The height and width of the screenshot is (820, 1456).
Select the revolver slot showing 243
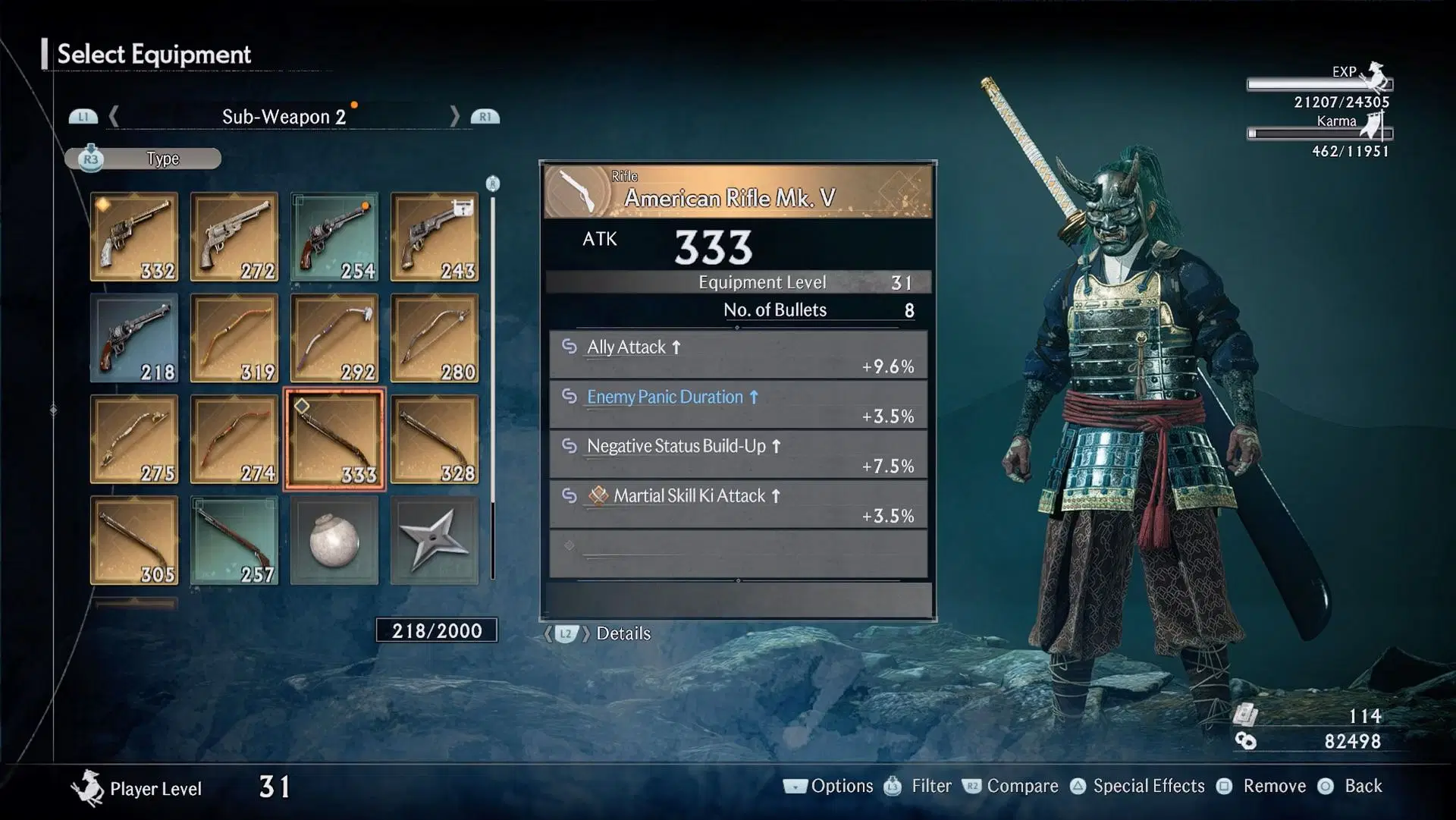435,237
